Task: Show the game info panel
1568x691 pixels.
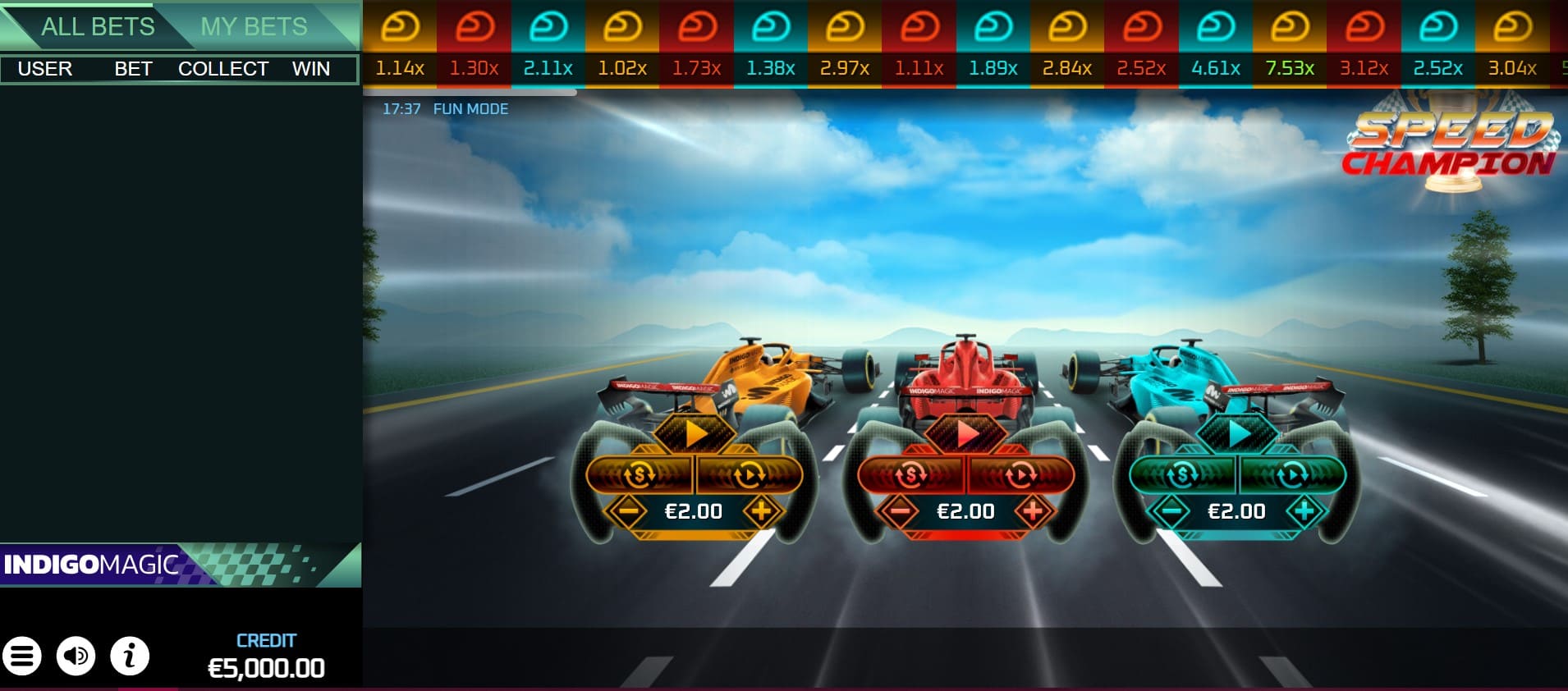Action: click(130, 656)
